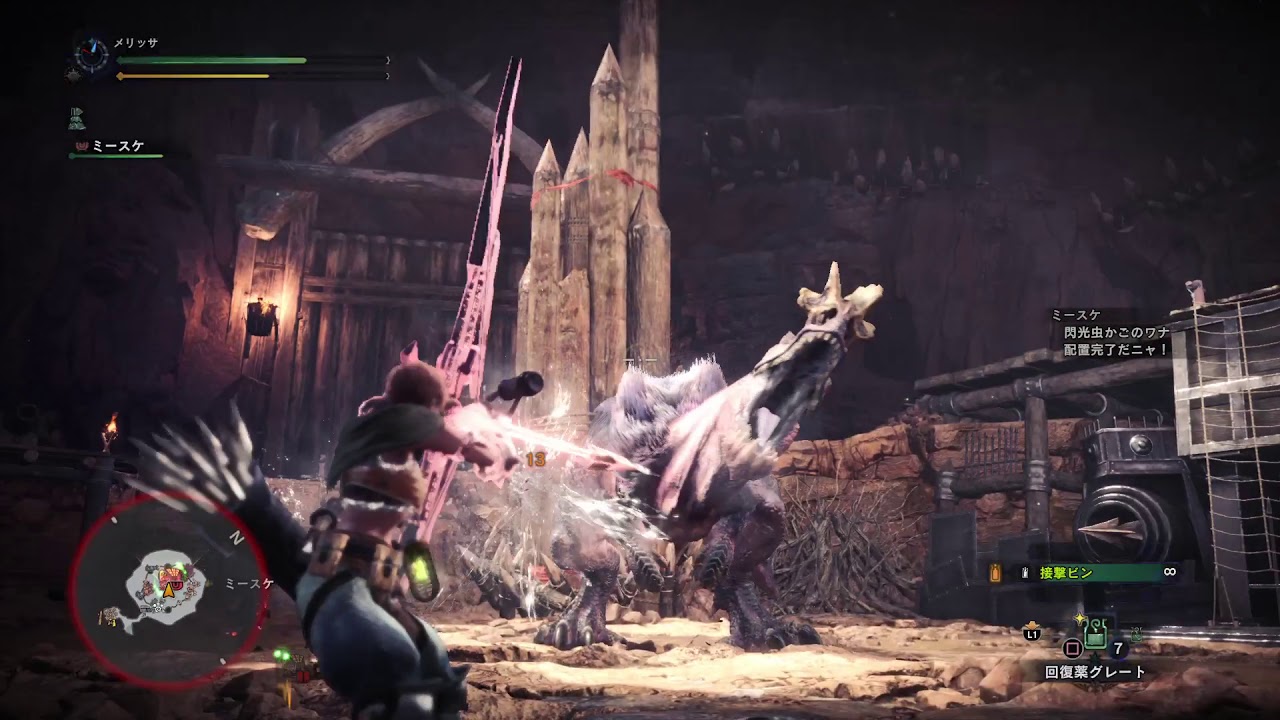
Task: Expand the chevron at the stamina bar end
Action: coord(388,74)
